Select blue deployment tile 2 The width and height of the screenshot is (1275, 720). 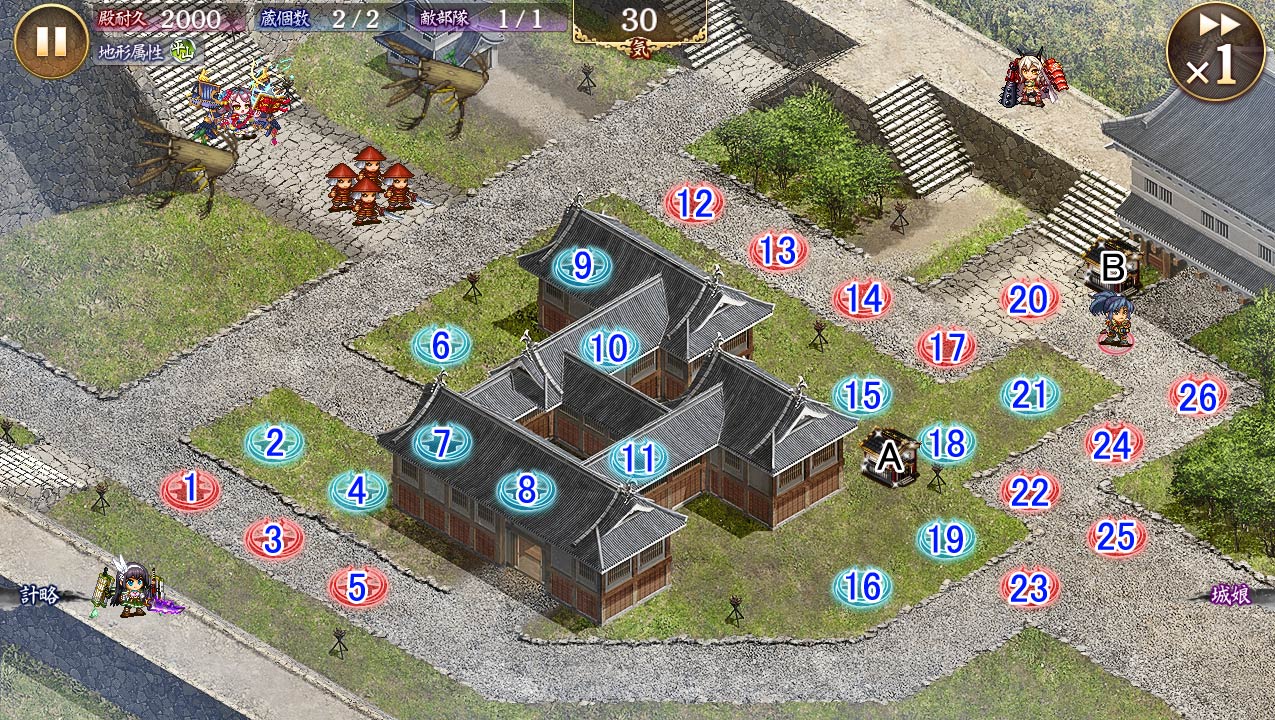point(275,443)
